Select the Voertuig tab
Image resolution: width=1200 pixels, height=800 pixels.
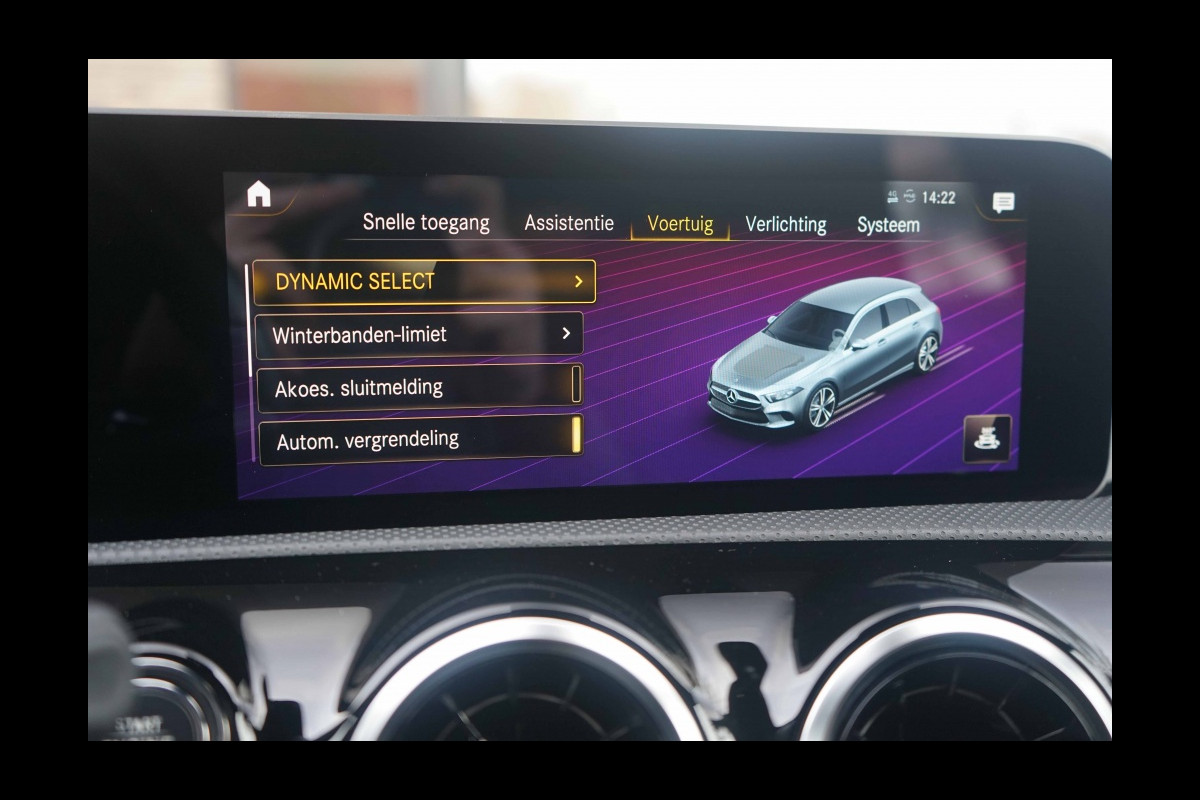pyautogui.click(x=680, y=224)
